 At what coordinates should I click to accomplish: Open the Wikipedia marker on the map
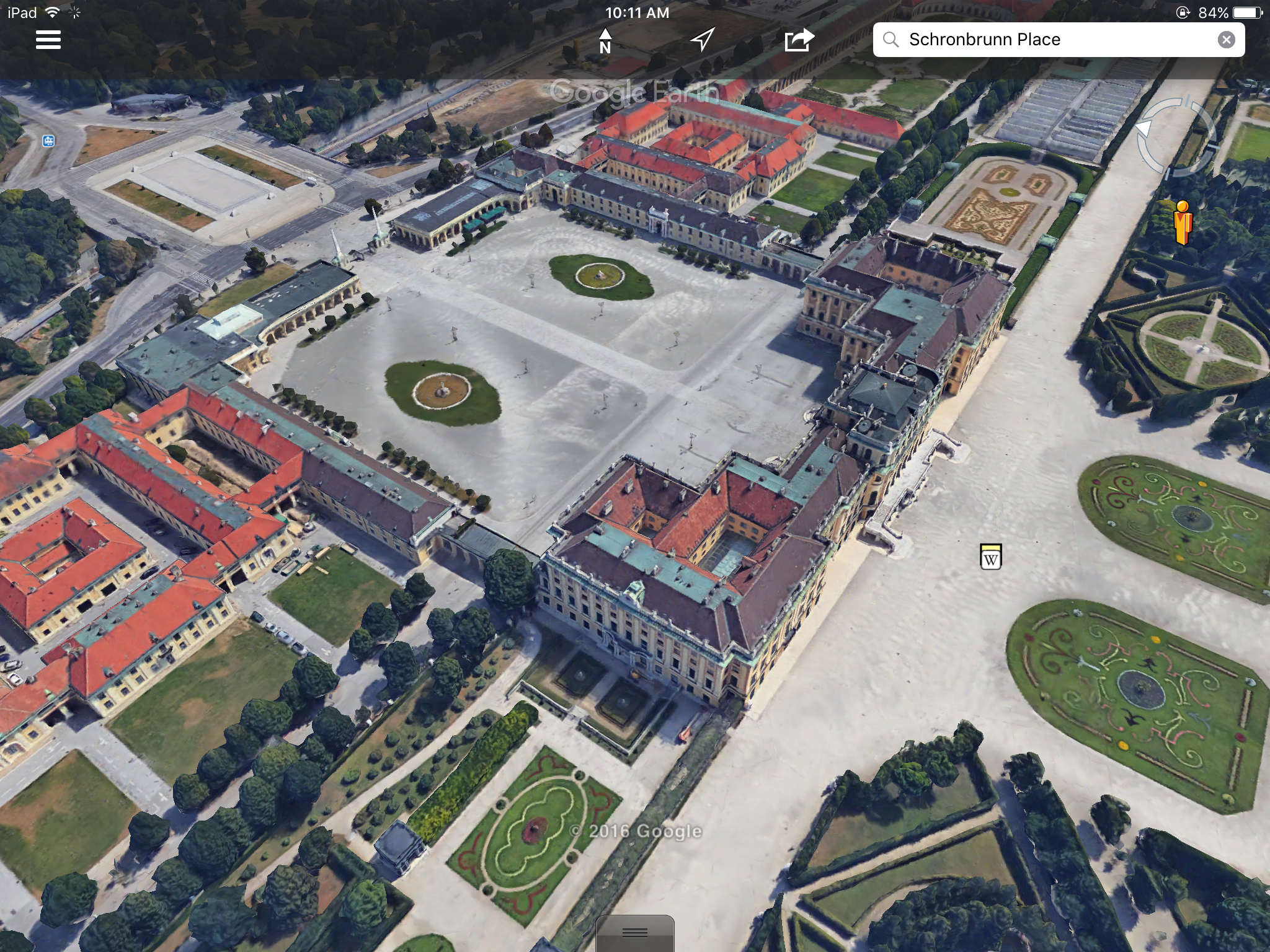pos(991,557)
